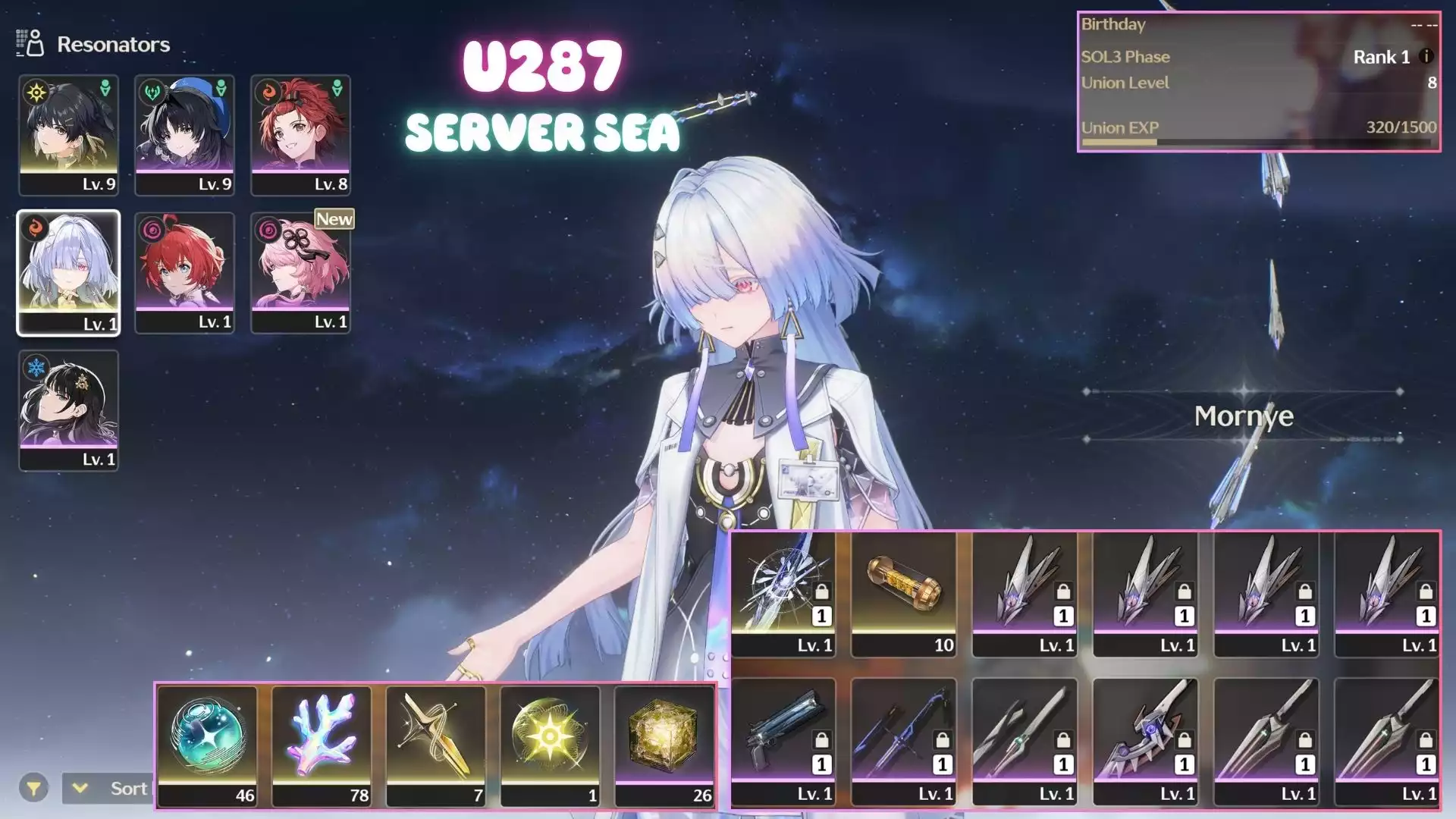Select the gold-rarity weapon with circular blade
The image size is (1456, 819).
[783, 594]
